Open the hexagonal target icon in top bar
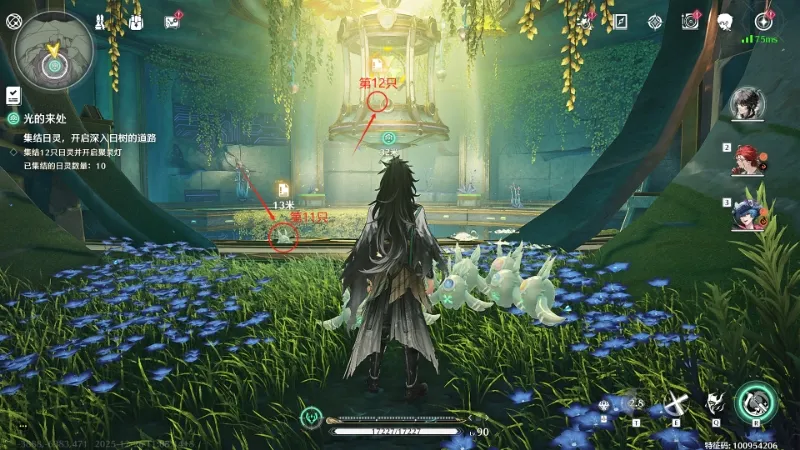Viewport: 800px width, 450px height. tap(655, 21)
